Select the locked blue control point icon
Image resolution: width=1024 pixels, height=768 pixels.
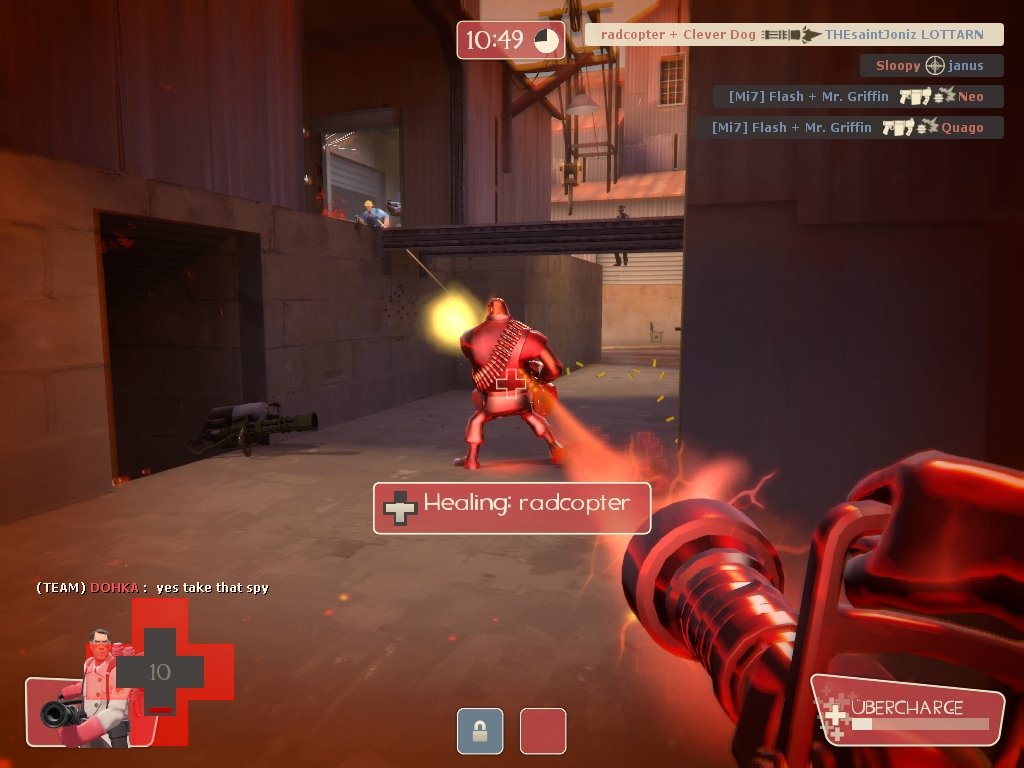pyautogui.click(x=480, y=731)
